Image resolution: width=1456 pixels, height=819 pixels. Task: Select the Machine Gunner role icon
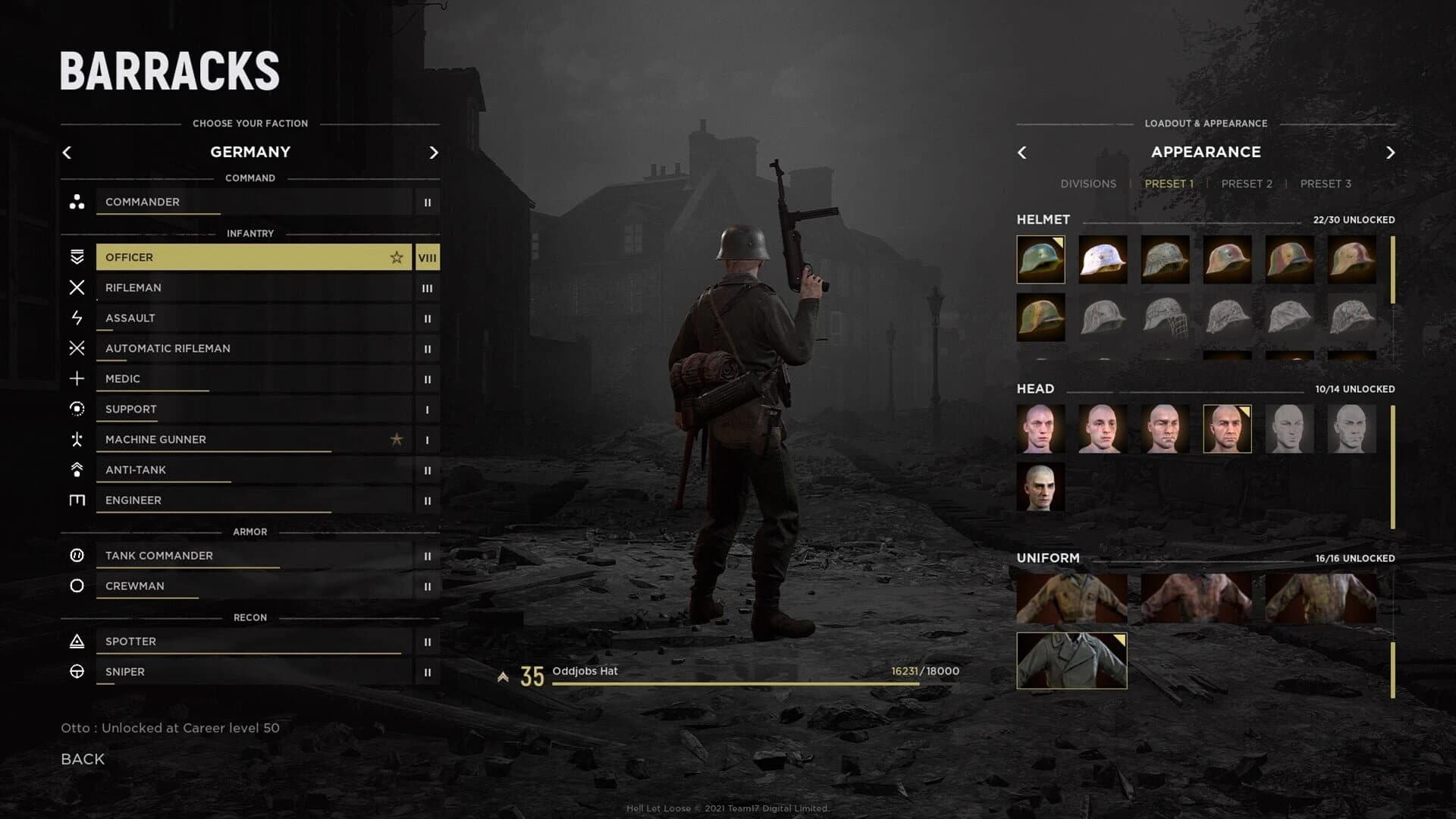click(x=77, y=439)
